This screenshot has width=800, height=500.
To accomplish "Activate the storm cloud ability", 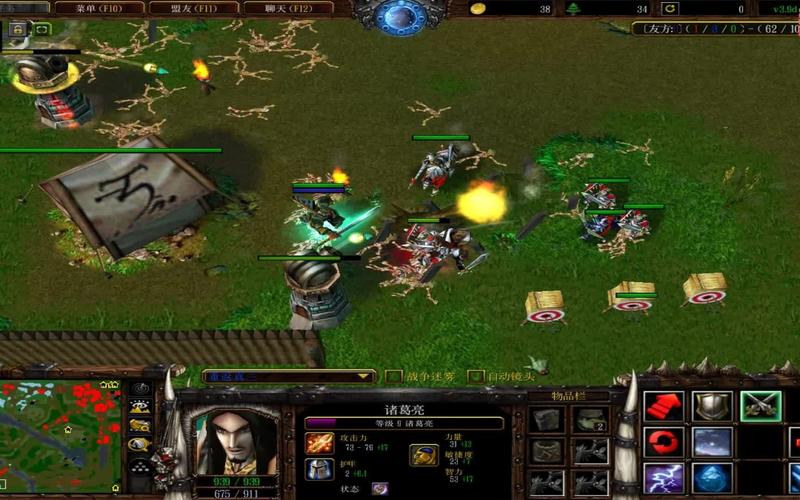I will [712, 441].
